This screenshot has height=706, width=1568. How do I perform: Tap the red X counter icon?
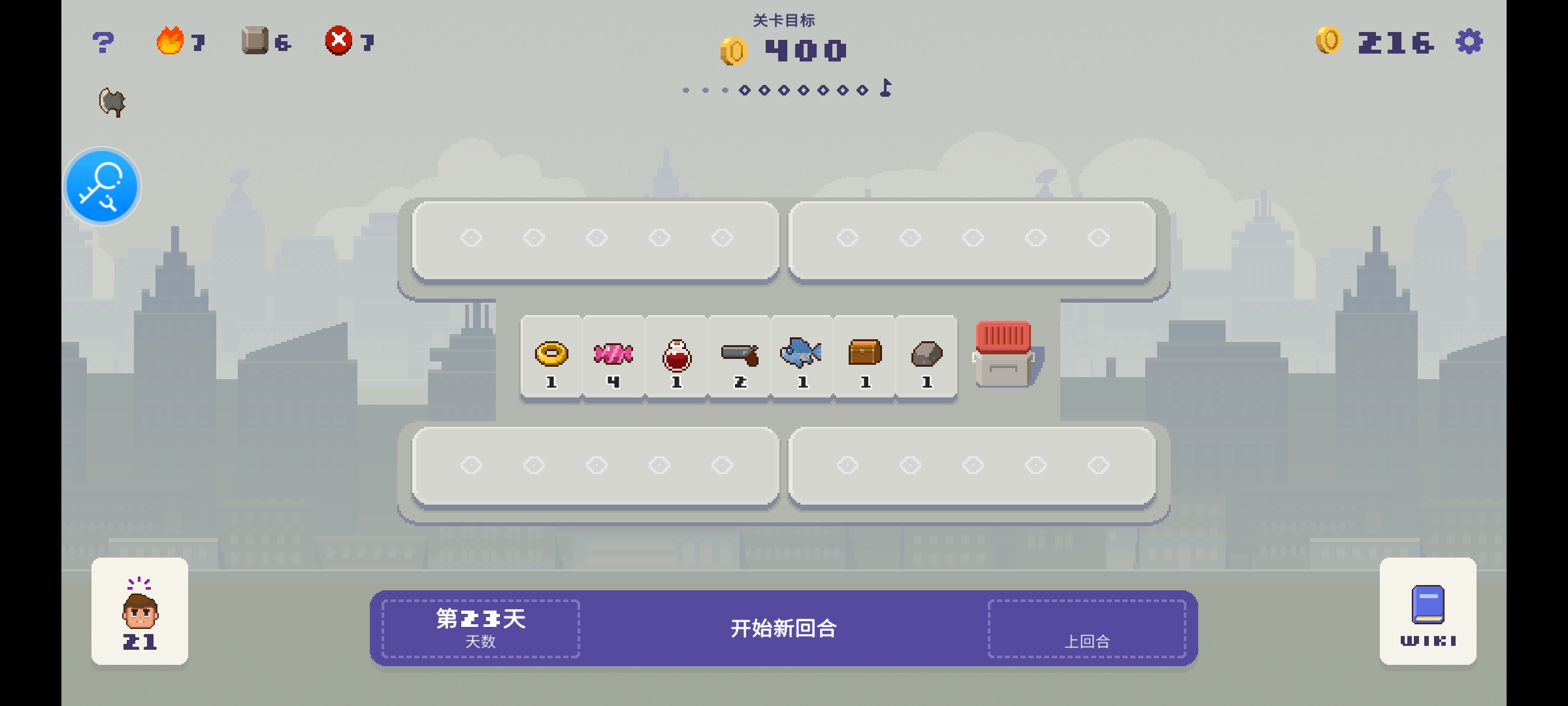338,41
